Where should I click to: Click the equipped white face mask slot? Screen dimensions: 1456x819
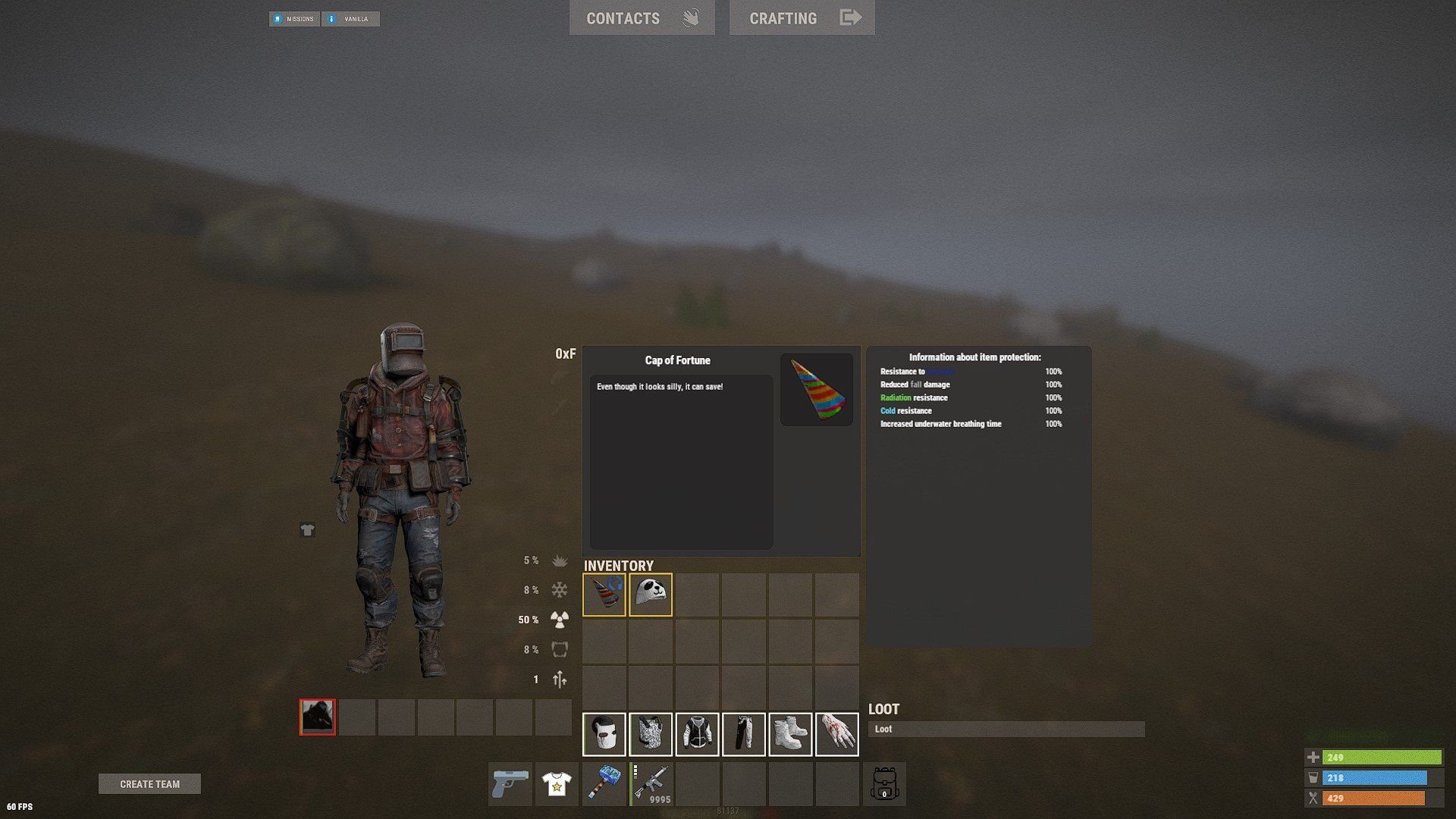(x=604, y=734)
